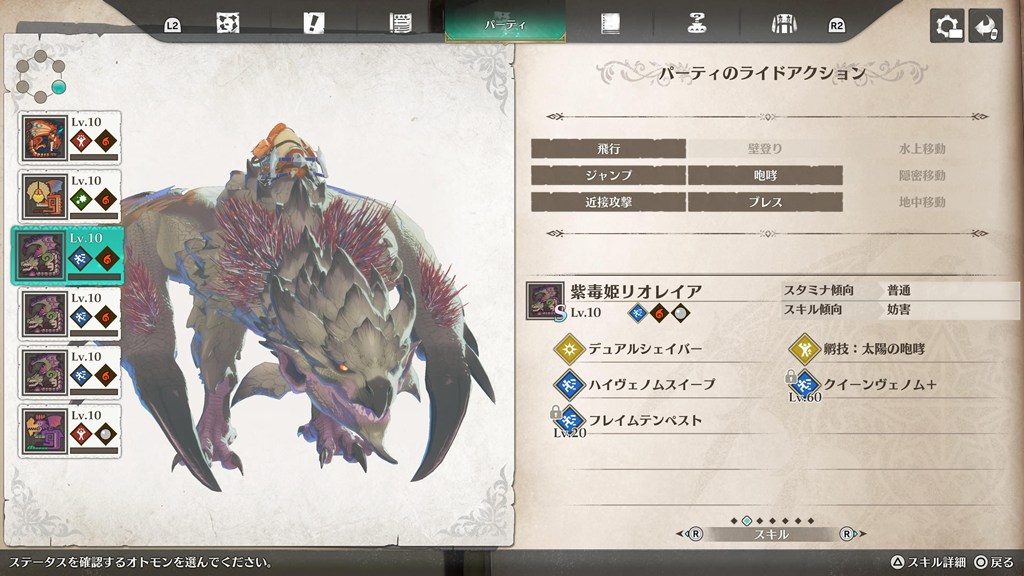Viewport: 1024px width, 576px height.
Task: Open the map icon tab
Action: [x=228, y=23]
